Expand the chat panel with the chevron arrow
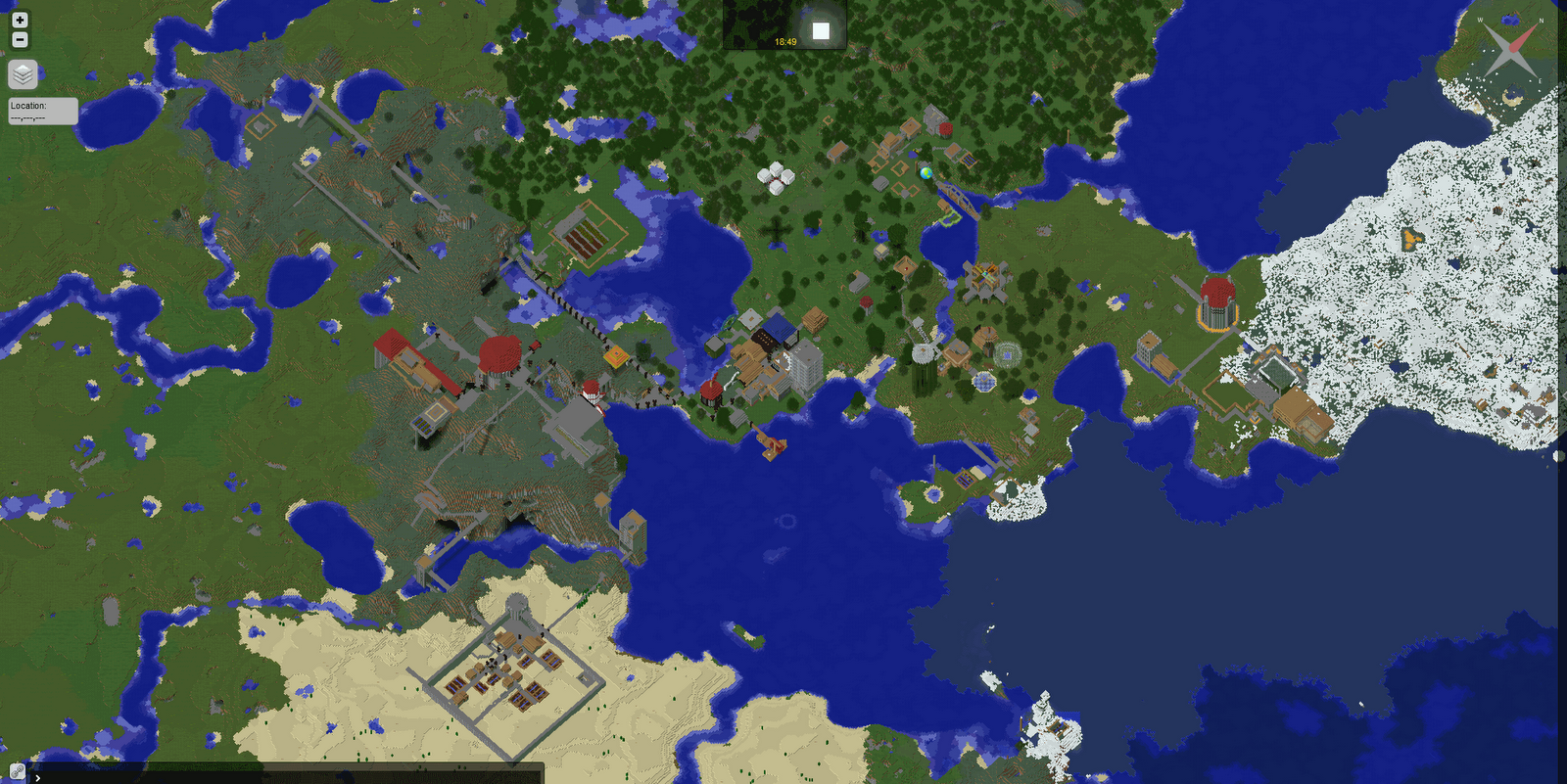This screenshot has width=1567, height=784. click(37, 776)
